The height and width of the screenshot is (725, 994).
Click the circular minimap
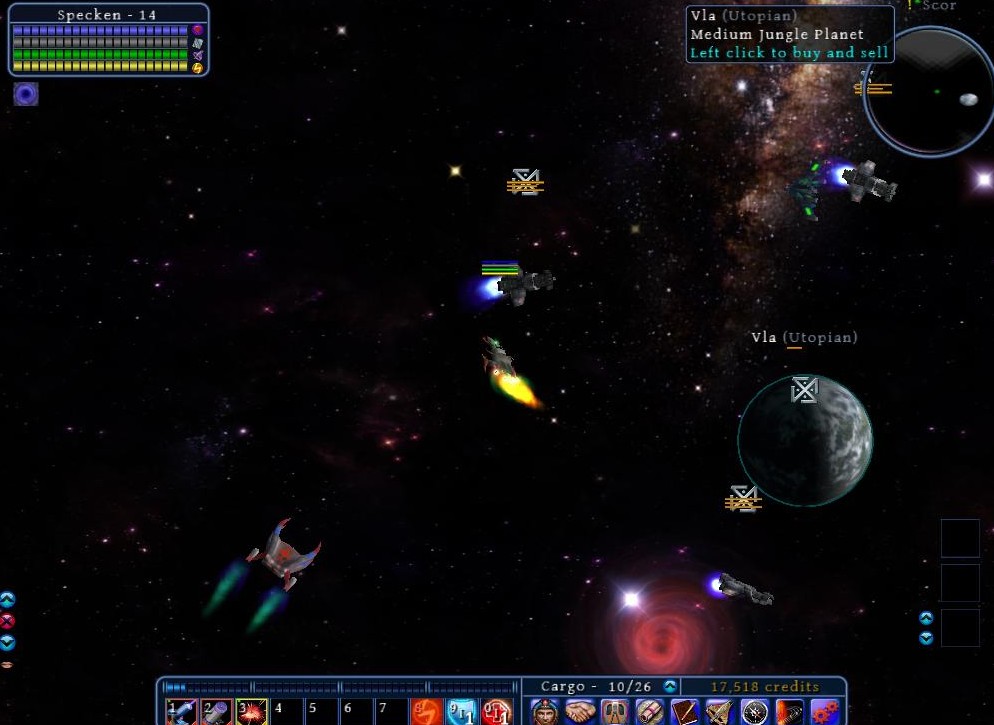click(x=928, y=92)
